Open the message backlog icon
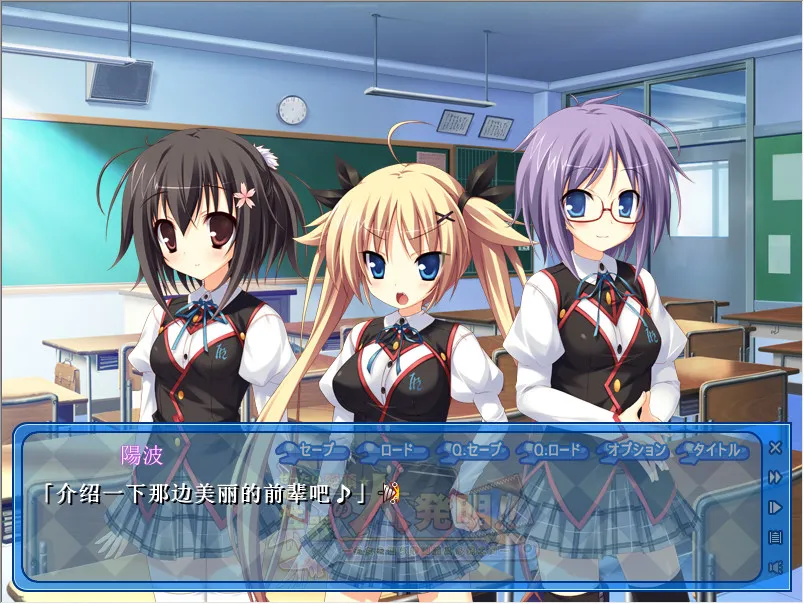Viewport: 804px width, 604px height. coord(775,537)
